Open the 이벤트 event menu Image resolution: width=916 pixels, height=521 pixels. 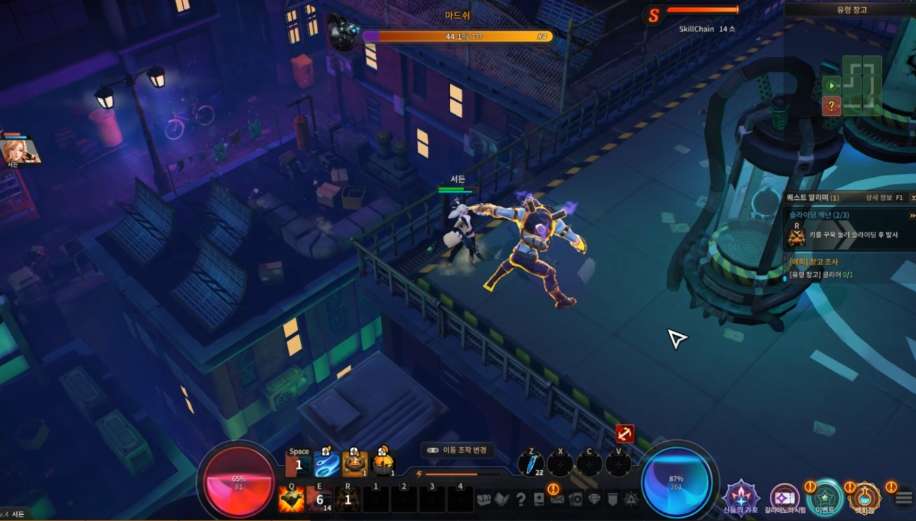pos(825,496)
